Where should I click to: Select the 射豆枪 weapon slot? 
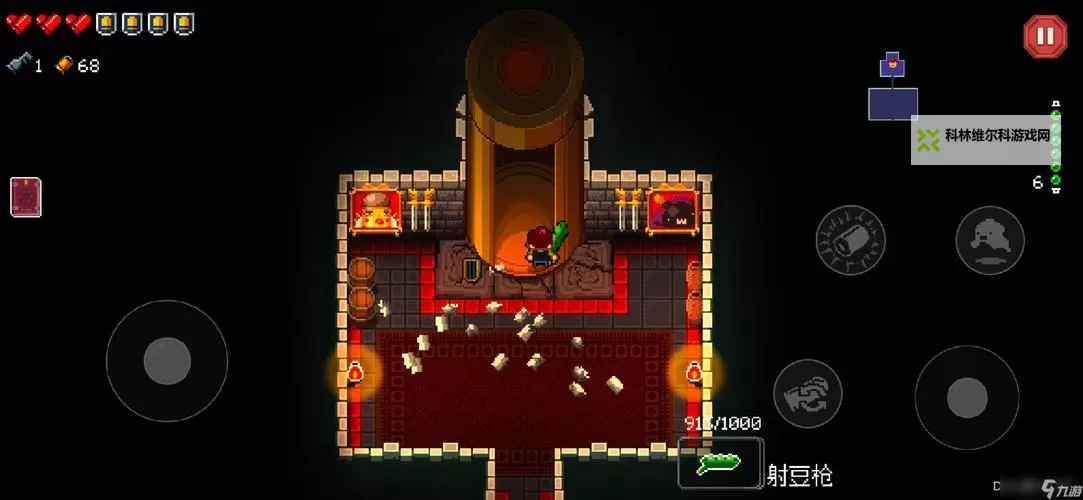[720, 462]
